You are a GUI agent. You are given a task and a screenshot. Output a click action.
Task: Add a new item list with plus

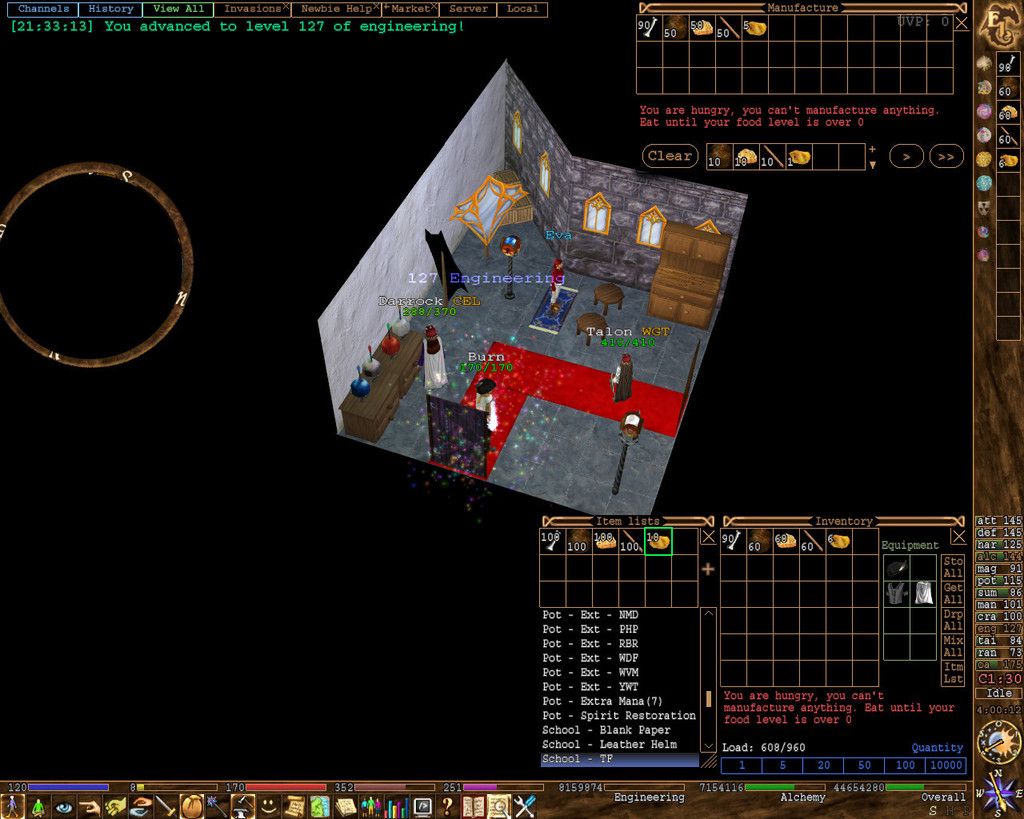[x=708, y=569]
